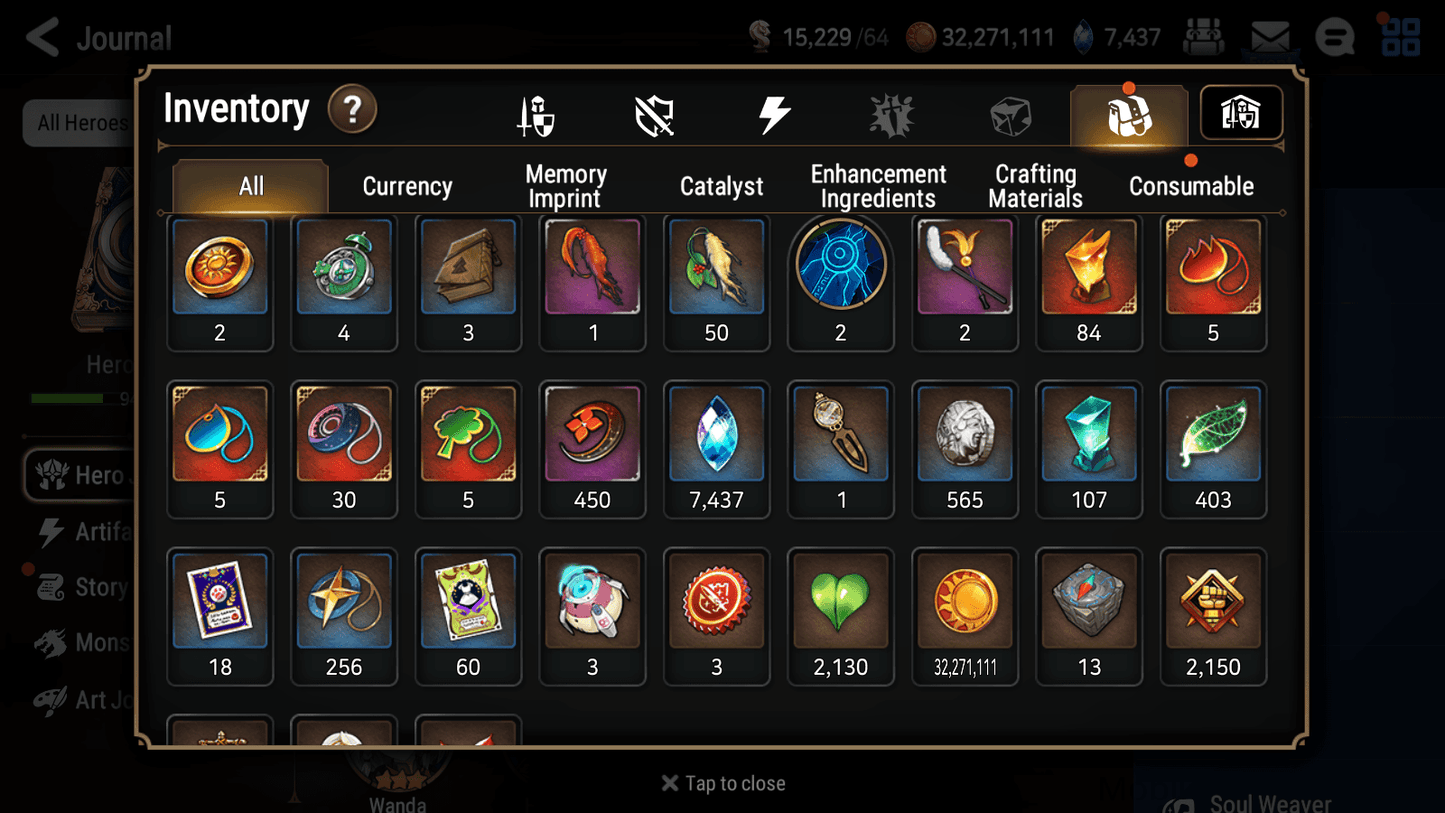The height and width of the screenshot is (813, 1445).
Task: Select the spark-shaped charms filter icon
Action: pyautogui.click(x=891, y=113)
